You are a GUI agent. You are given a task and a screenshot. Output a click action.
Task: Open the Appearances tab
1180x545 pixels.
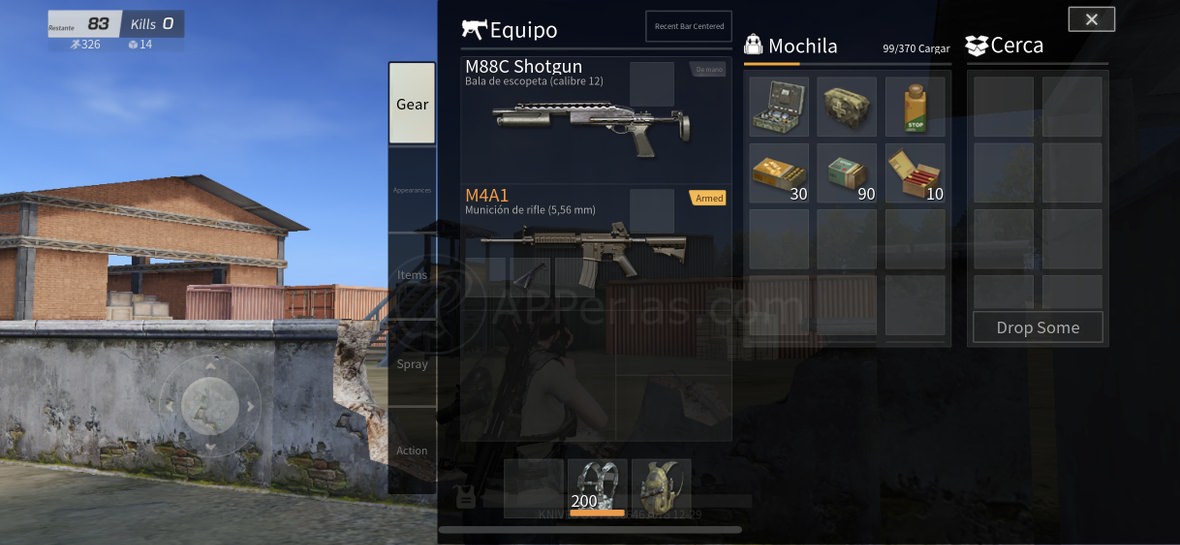click(x=412, y=190)
